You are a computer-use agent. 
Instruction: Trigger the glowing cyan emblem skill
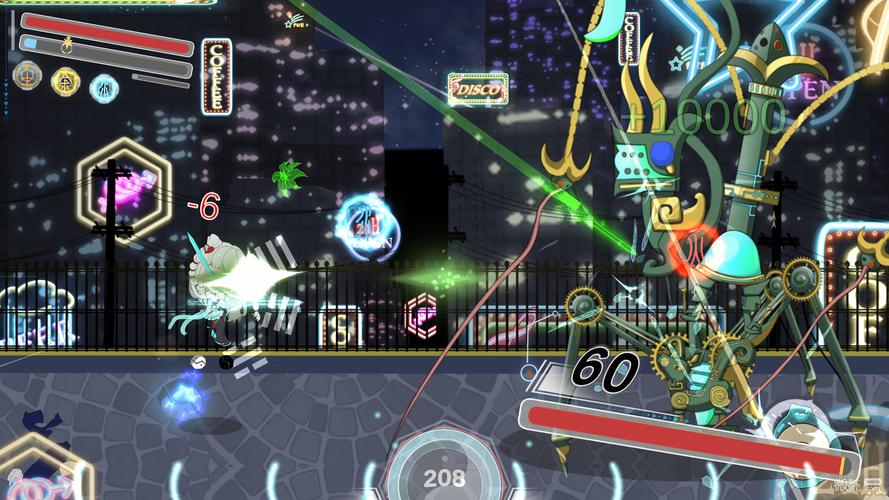click(104, 87)
